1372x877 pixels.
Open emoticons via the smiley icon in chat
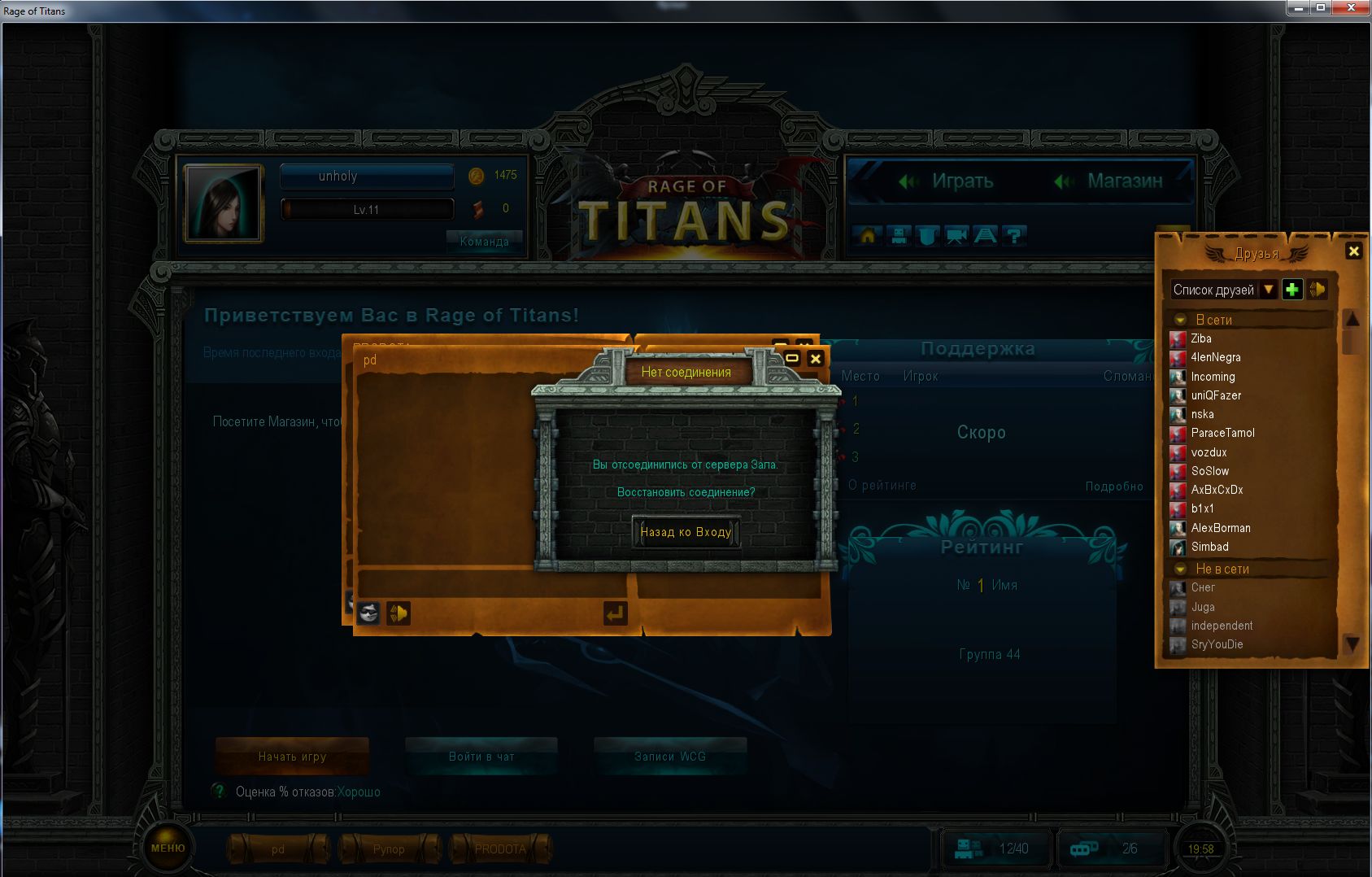point(370,614)
